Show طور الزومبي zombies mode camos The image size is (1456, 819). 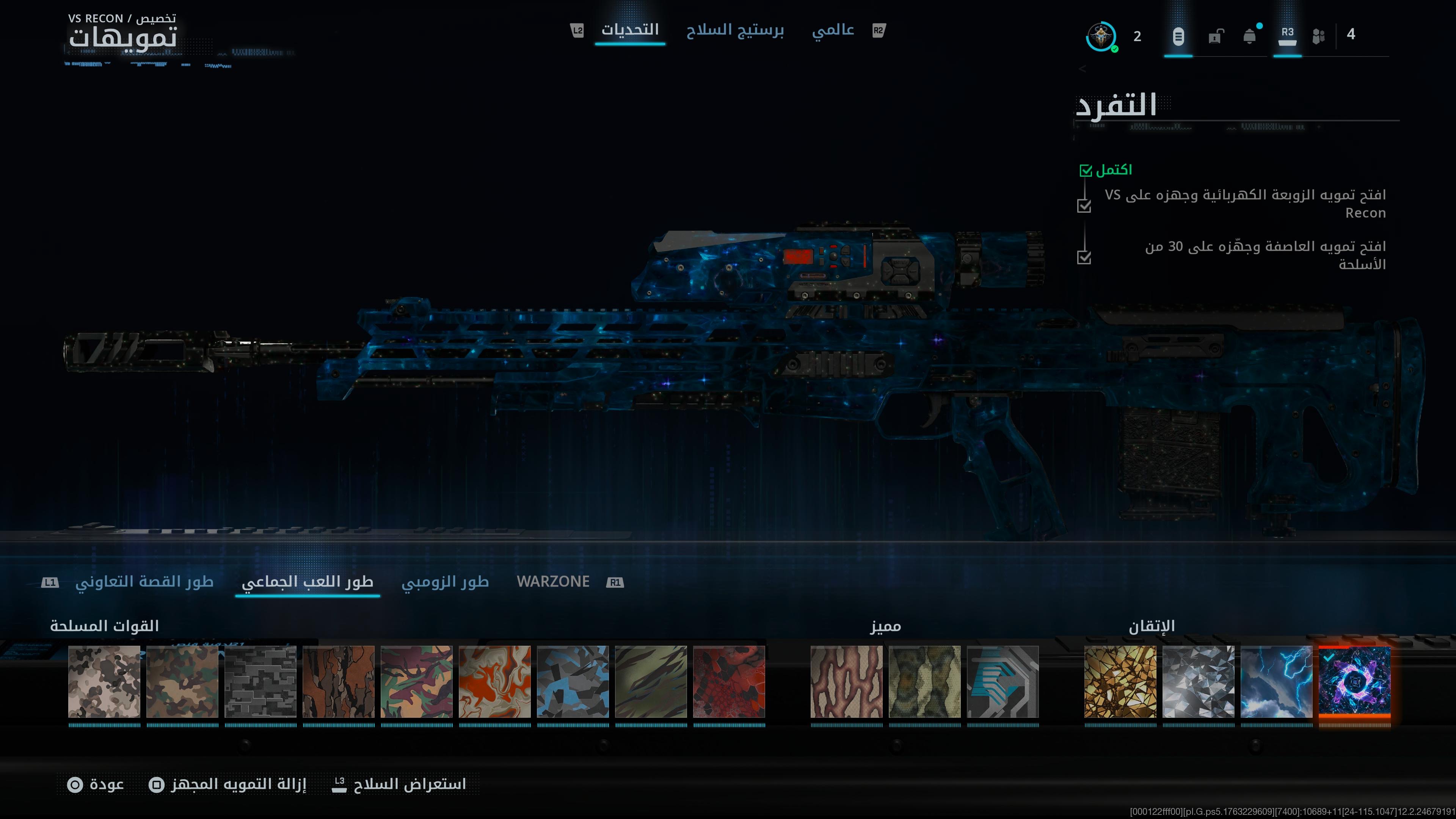click(x=445, y=582)
